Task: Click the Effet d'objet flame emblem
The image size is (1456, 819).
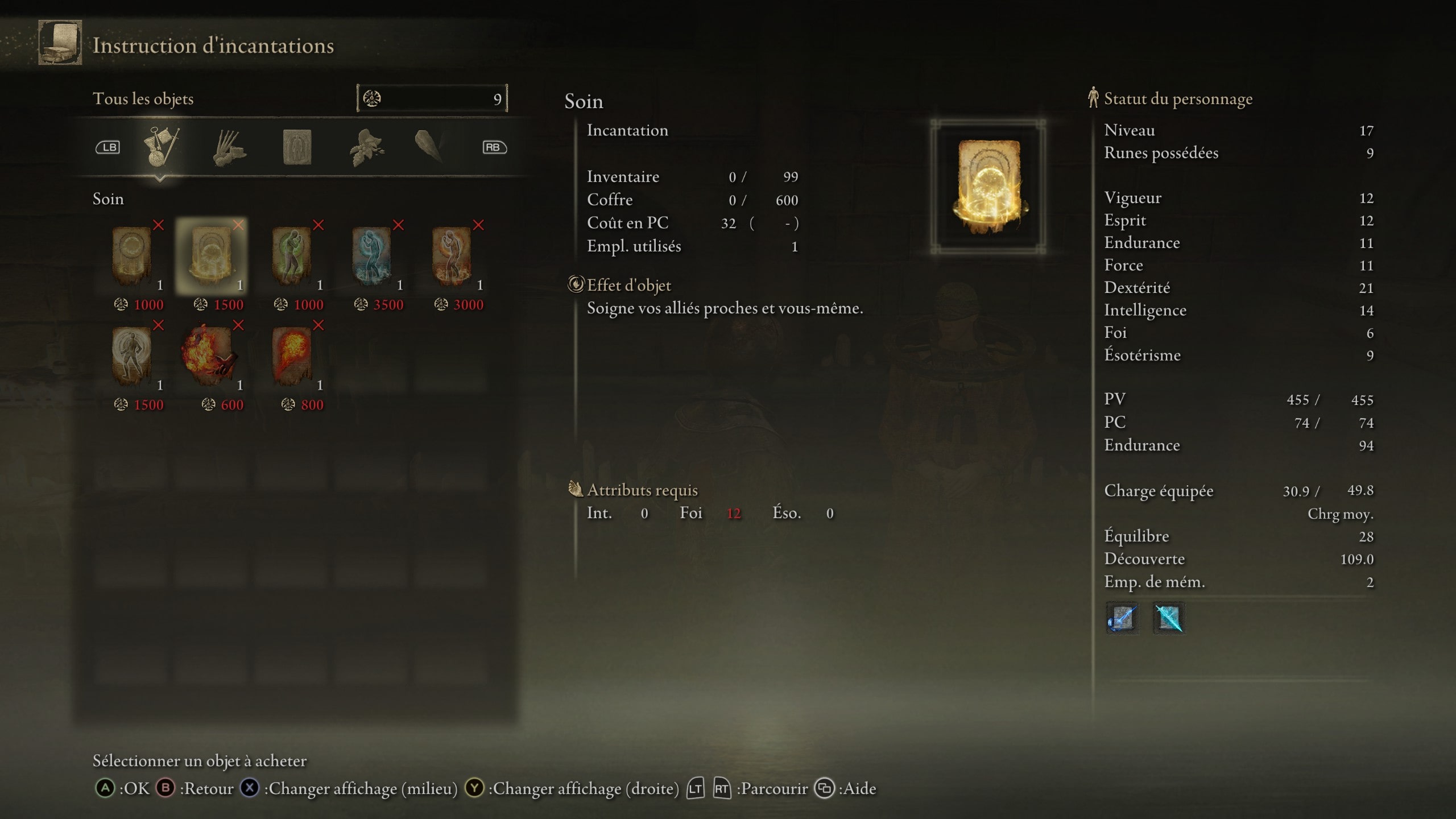Action: [576, 286]
